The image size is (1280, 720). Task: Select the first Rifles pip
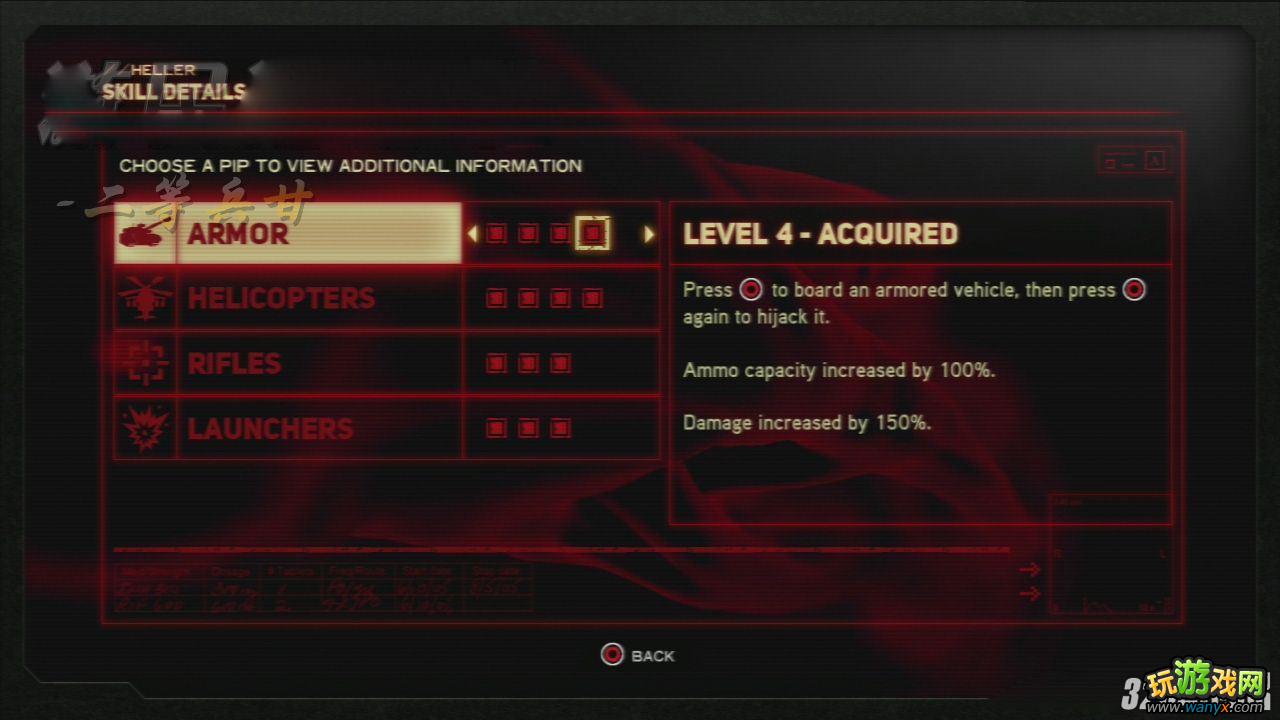pyautogui.click(x=496, y=363)
